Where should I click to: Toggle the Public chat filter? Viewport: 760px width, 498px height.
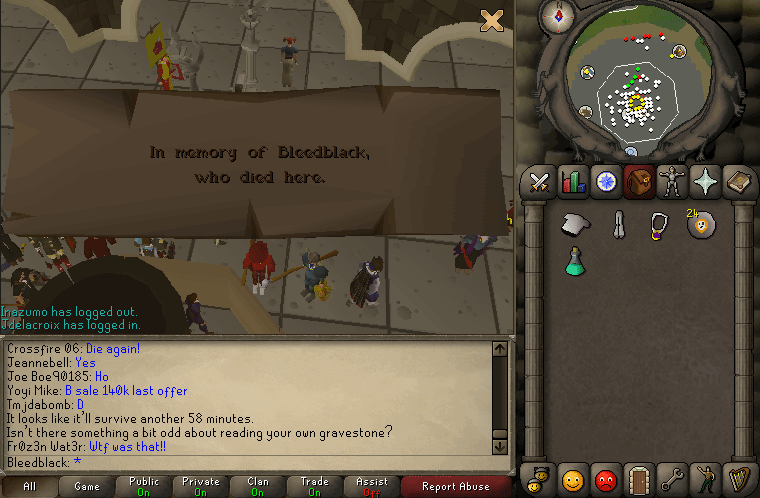(x=144, y=487)
